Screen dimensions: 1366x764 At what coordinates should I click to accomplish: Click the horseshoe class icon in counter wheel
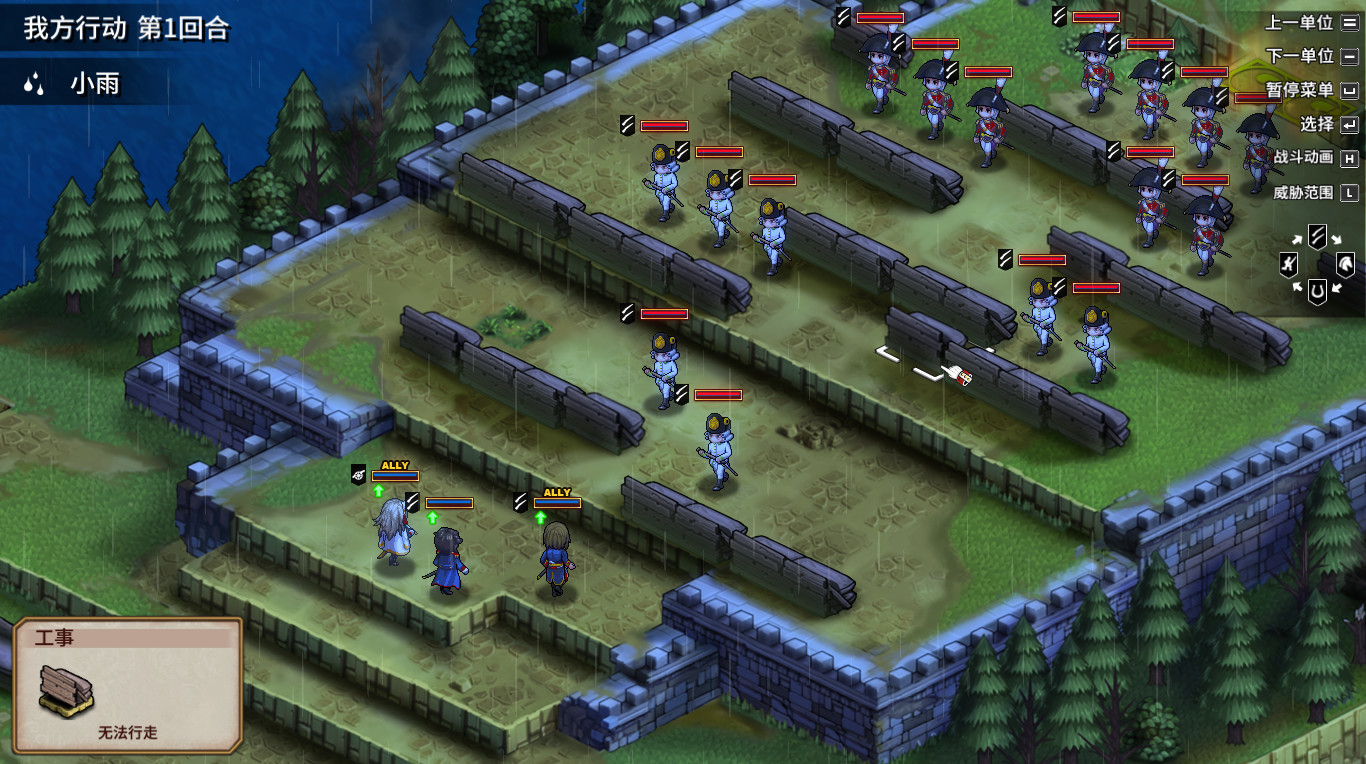point(1317,291)
